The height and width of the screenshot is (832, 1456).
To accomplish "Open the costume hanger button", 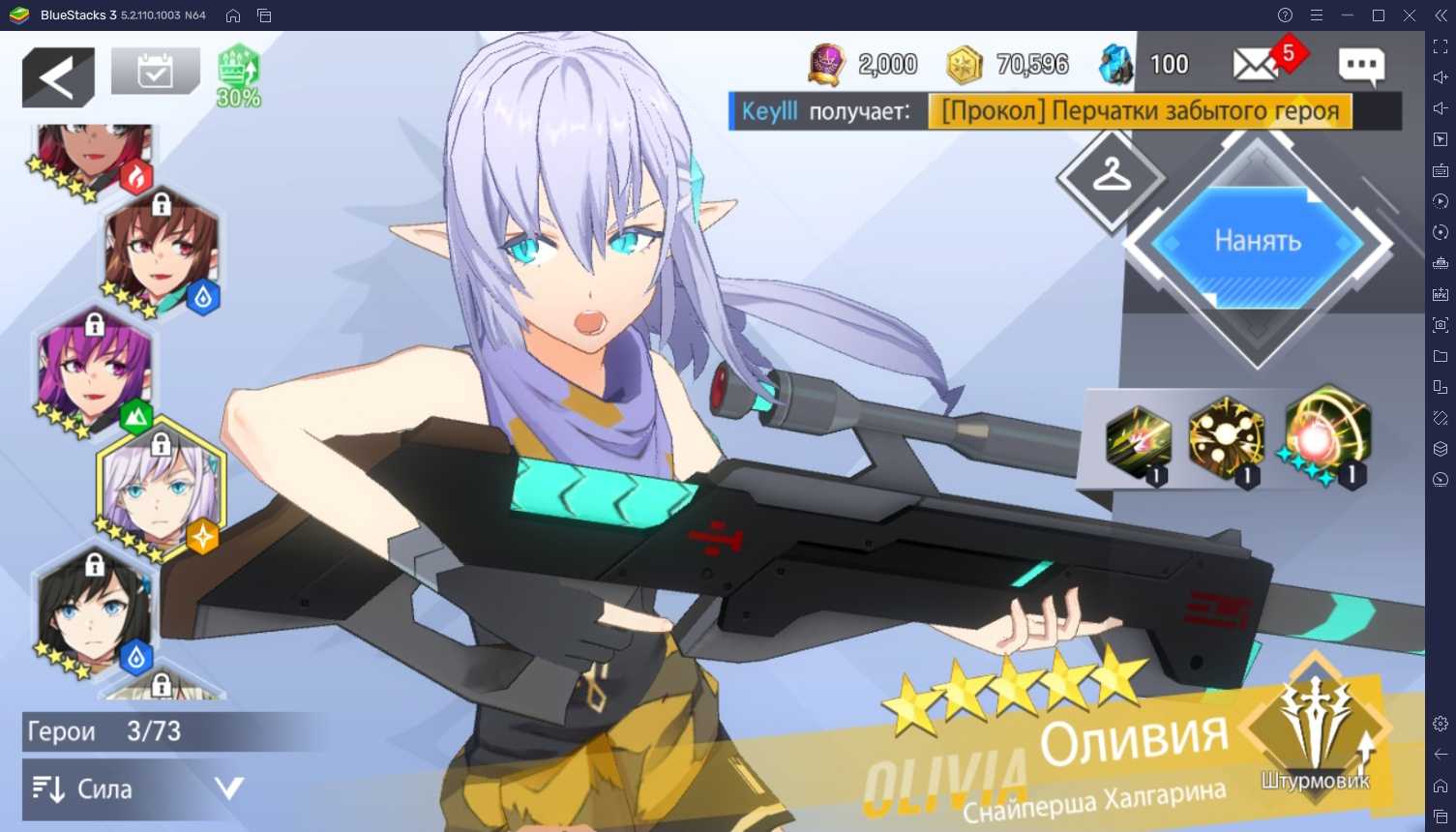I will pyautogui.click(x=1111, y=176).
